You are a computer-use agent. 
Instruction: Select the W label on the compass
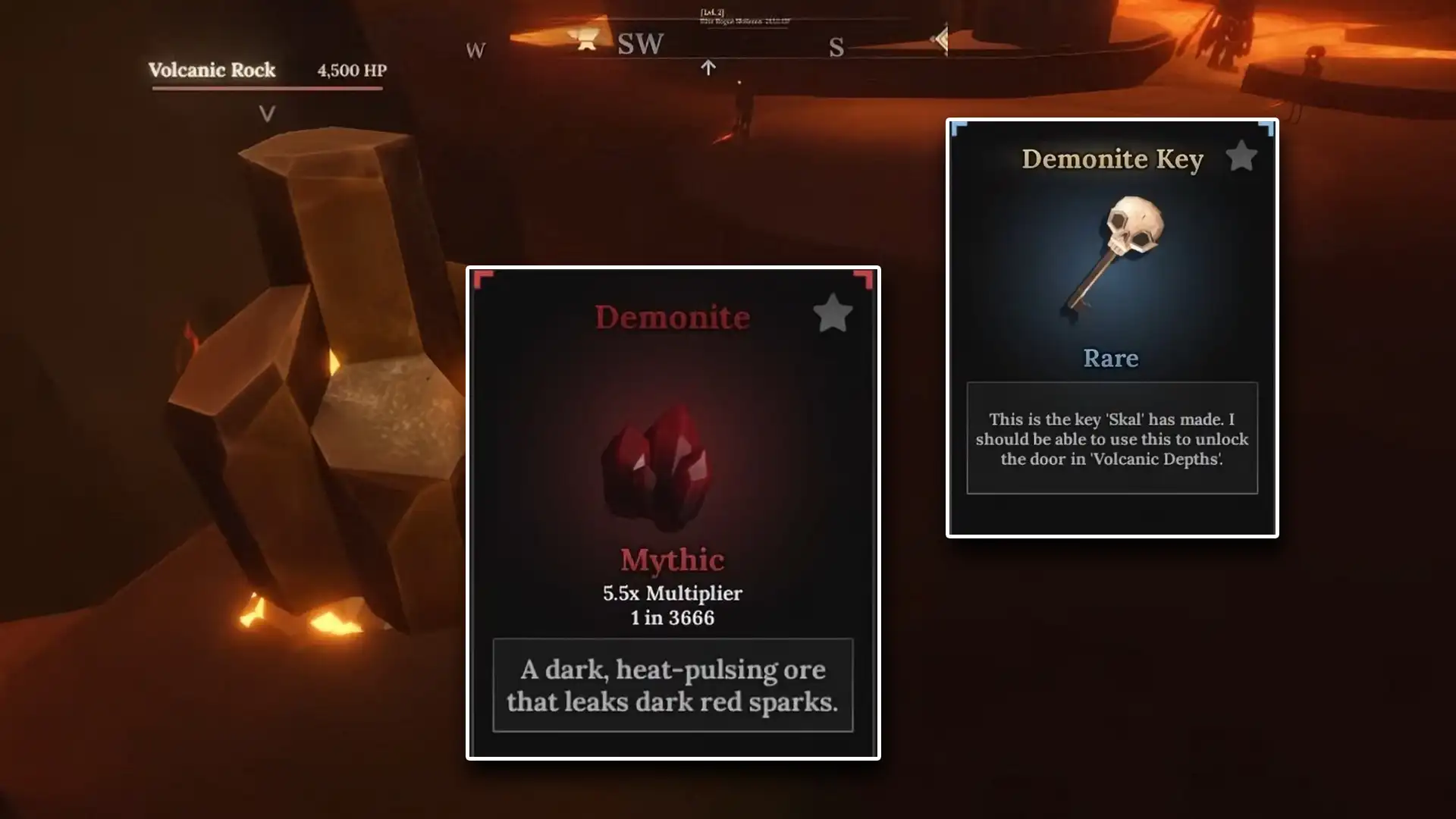(475, 49)
